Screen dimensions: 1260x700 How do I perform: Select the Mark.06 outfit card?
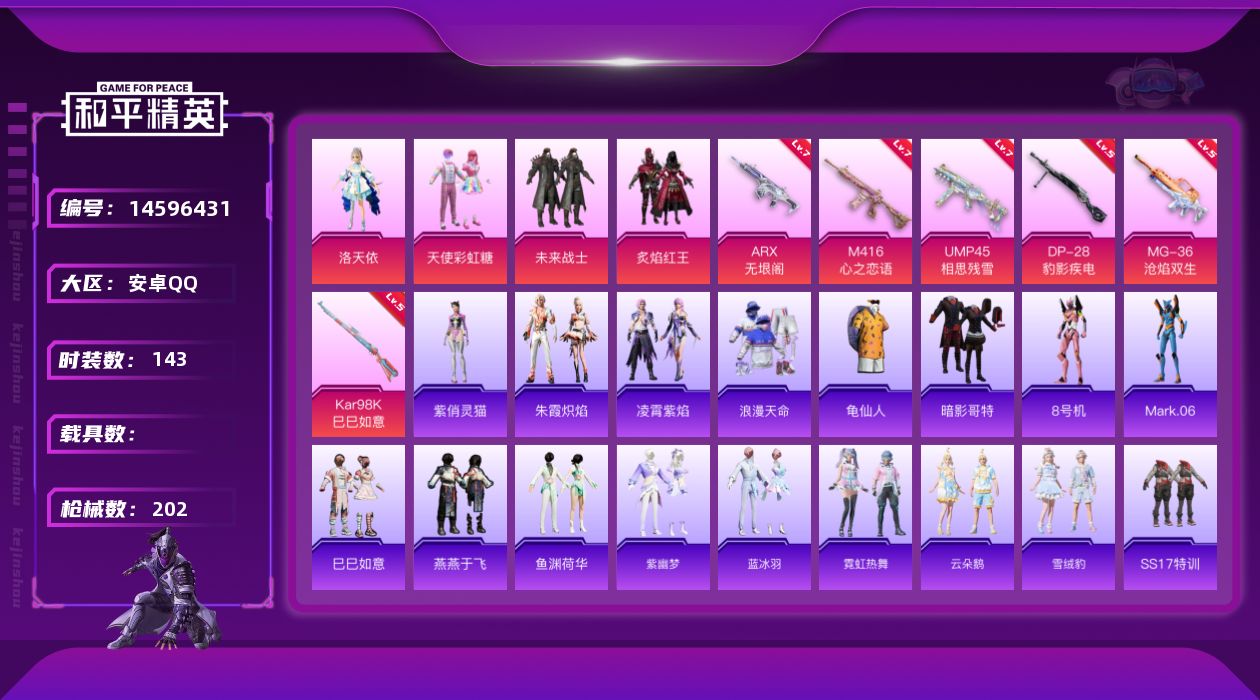[1170, 364]
